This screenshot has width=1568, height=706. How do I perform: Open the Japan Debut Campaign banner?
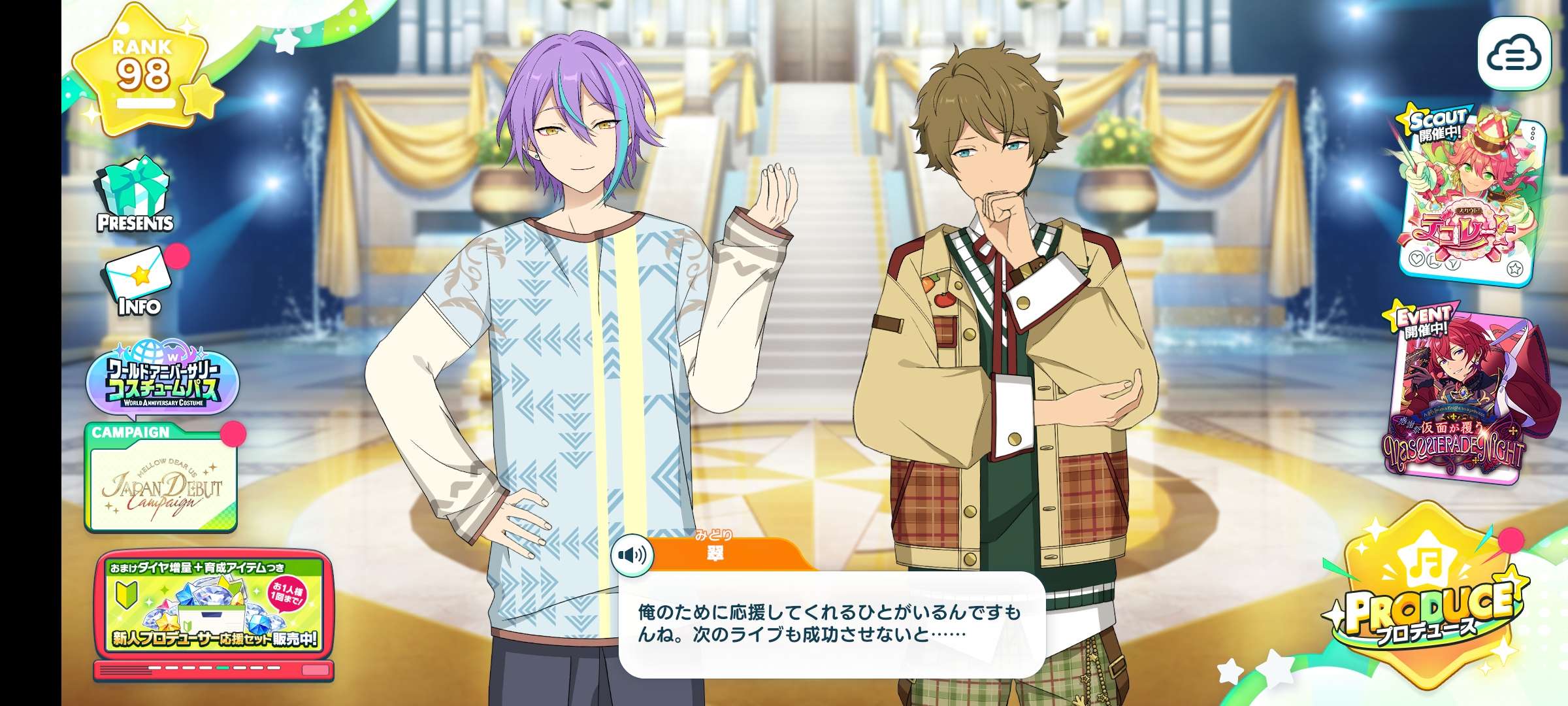click(x=161, y=484)
